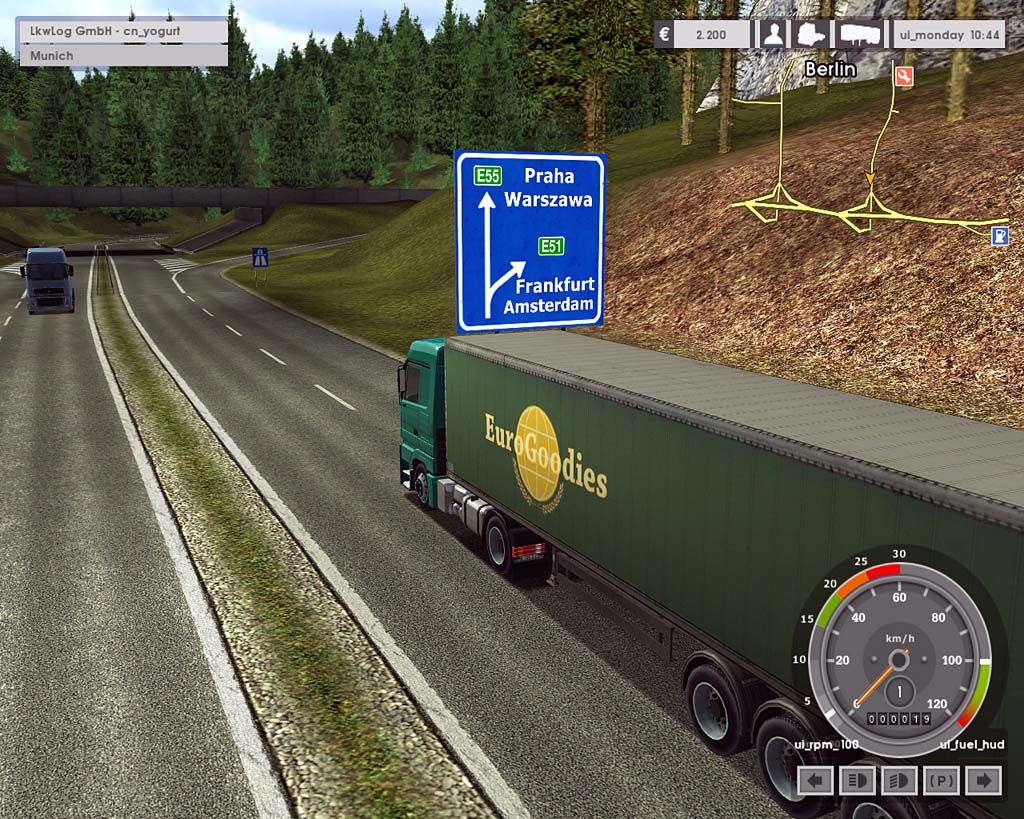Toggle the left turn signal arrow
This screenshot has width=1024, height=819.
click(x=816, y=780)
